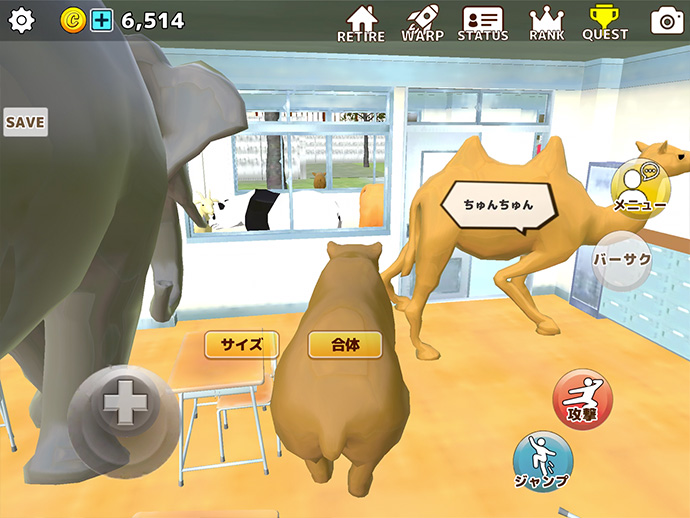The width and height of the screenshot is (690, 518).
Task: View the RANK crown leaderboard
Action: [547, 23]
